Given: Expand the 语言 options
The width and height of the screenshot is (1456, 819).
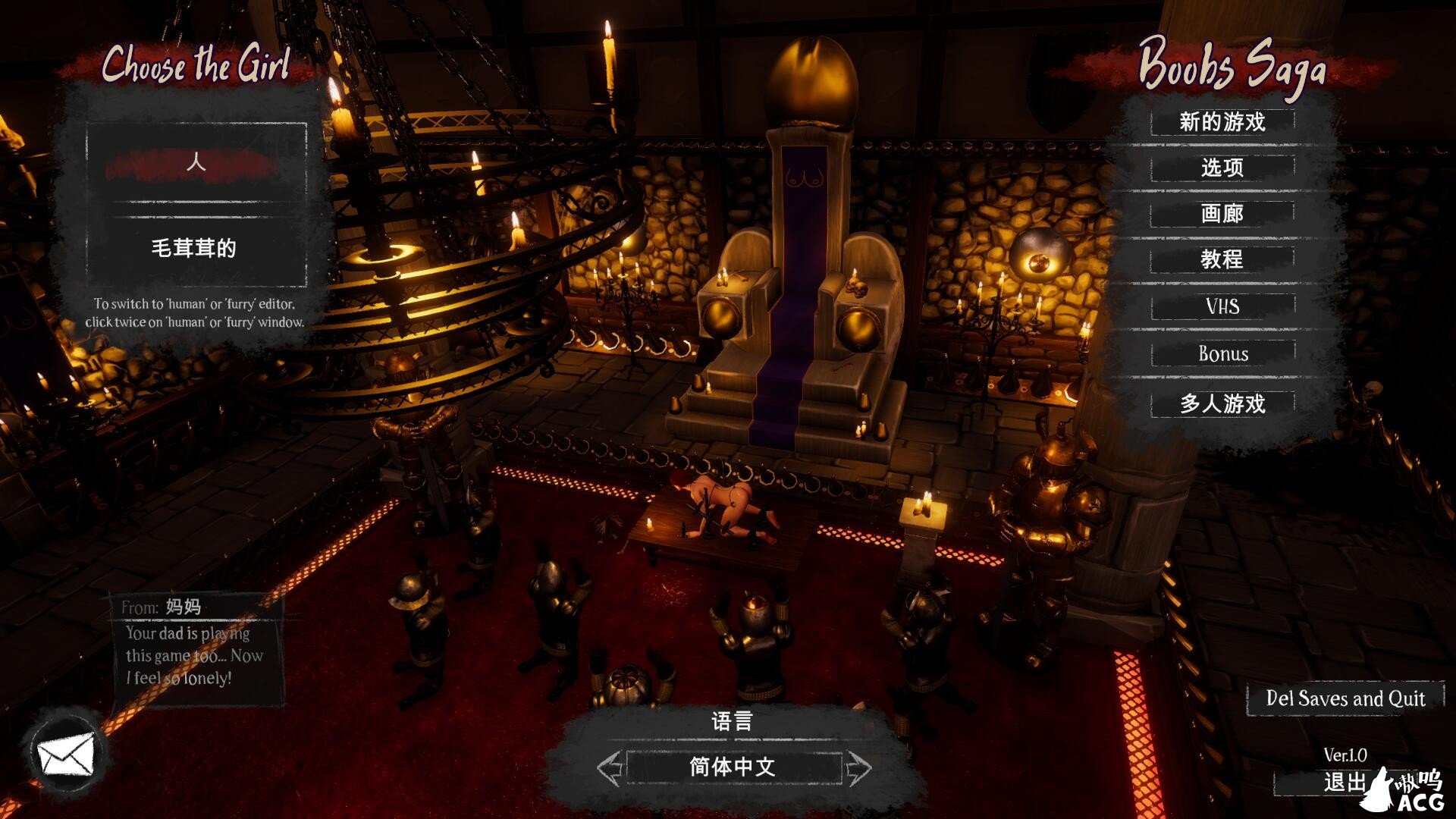Looking at the screenshot, I should pyautogui.click(x=730, y=722).
